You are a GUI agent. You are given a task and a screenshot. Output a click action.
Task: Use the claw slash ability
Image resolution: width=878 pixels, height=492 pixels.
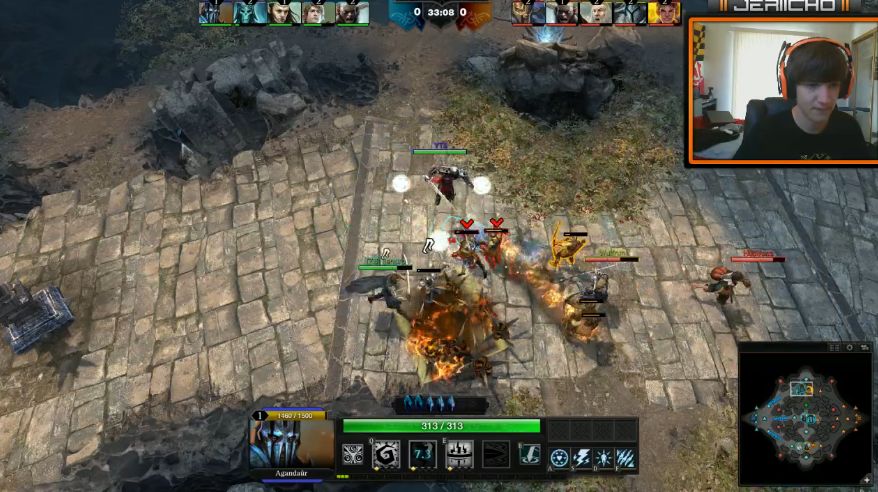625,457
